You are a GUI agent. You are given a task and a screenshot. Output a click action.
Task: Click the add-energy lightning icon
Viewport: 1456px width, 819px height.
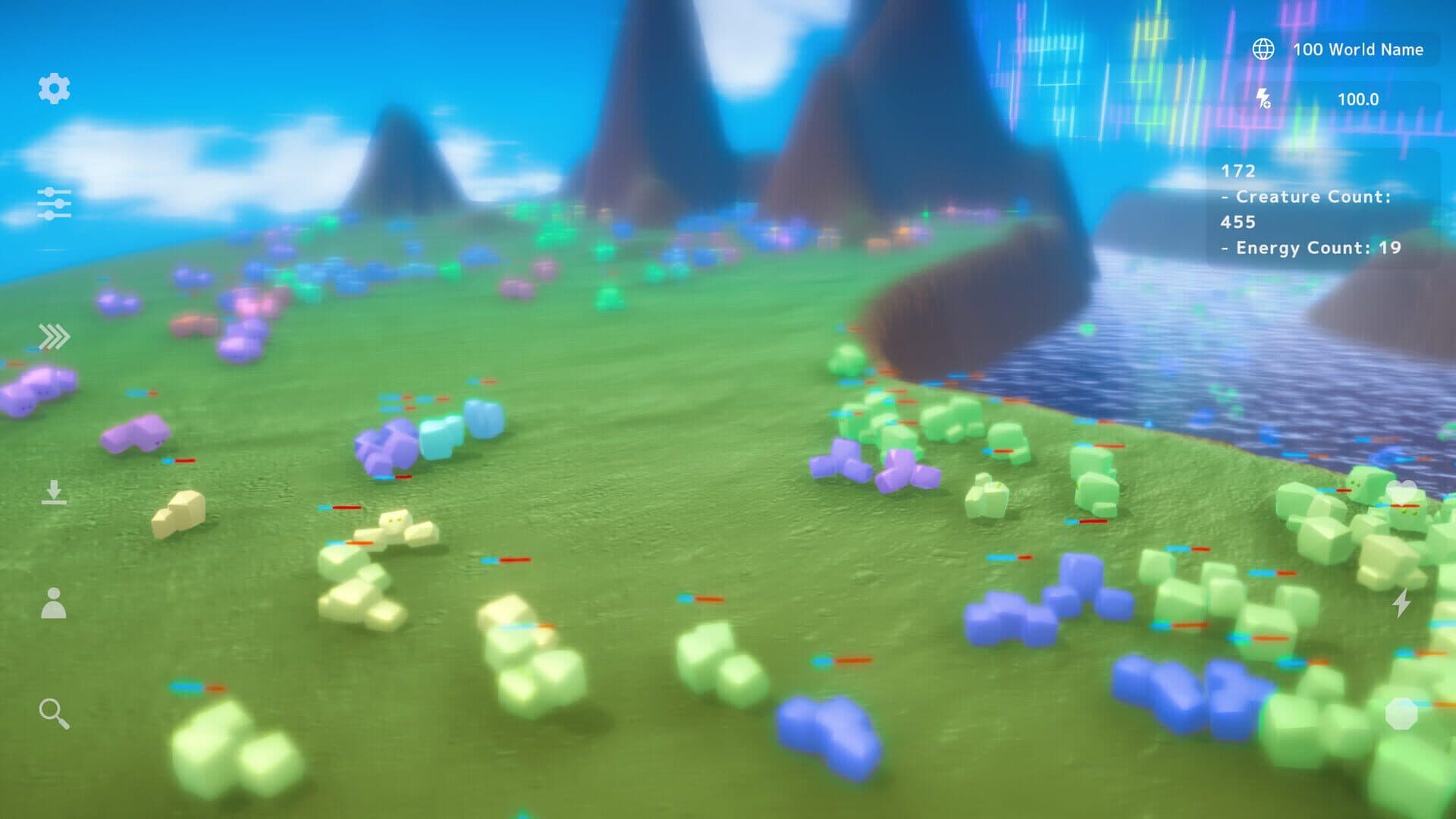[x=1263, y=99]
